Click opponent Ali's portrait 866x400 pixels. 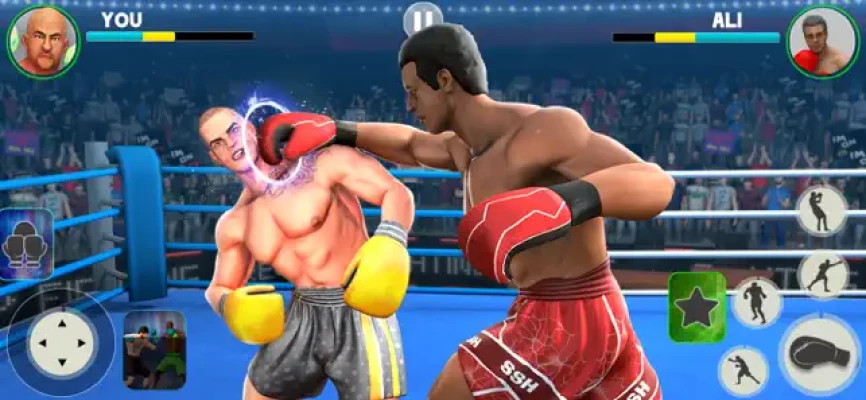click(822, 41)
